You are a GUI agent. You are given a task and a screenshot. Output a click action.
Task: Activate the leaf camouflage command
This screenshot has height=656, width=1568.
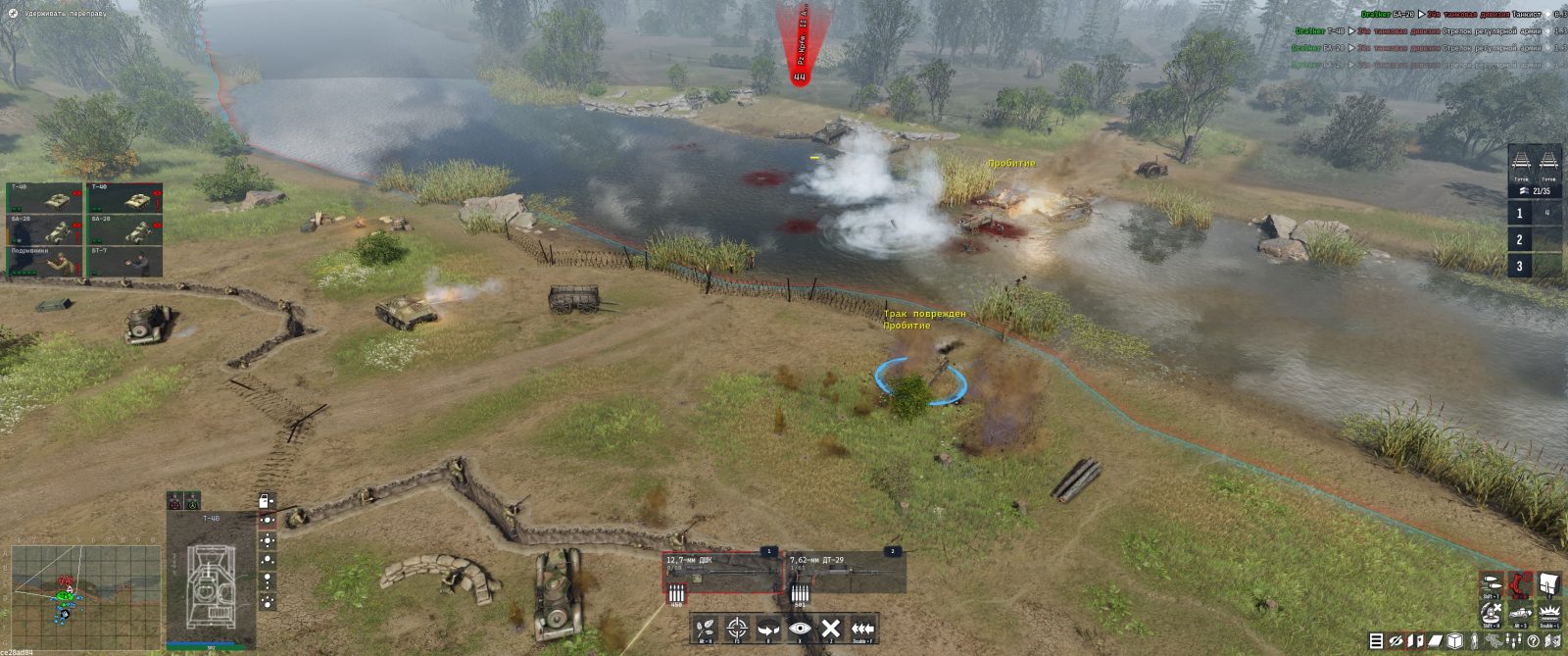point(704,629)
